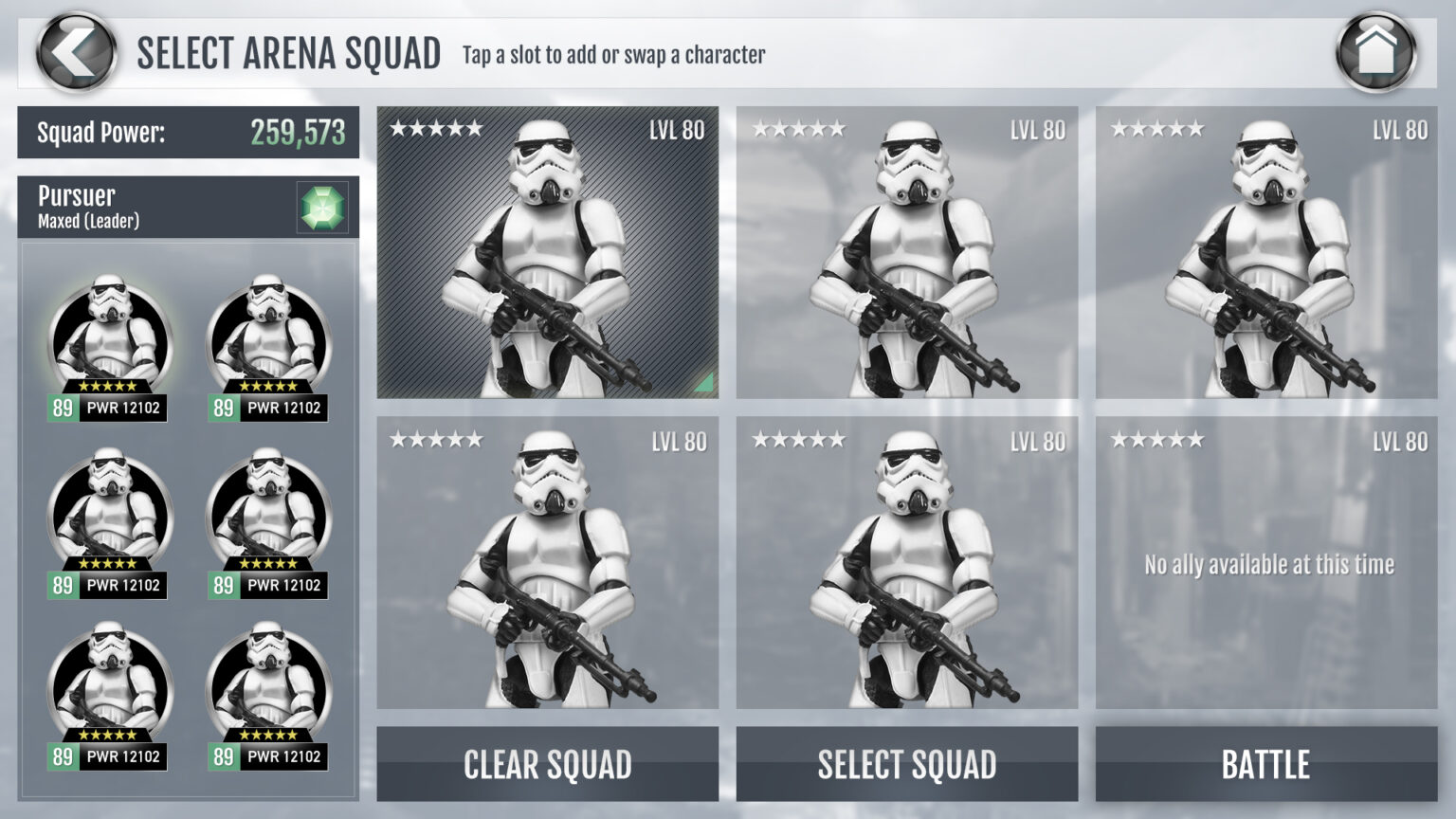
Task: Tap the Select Squad button
Action: click(x=906, y=763)
